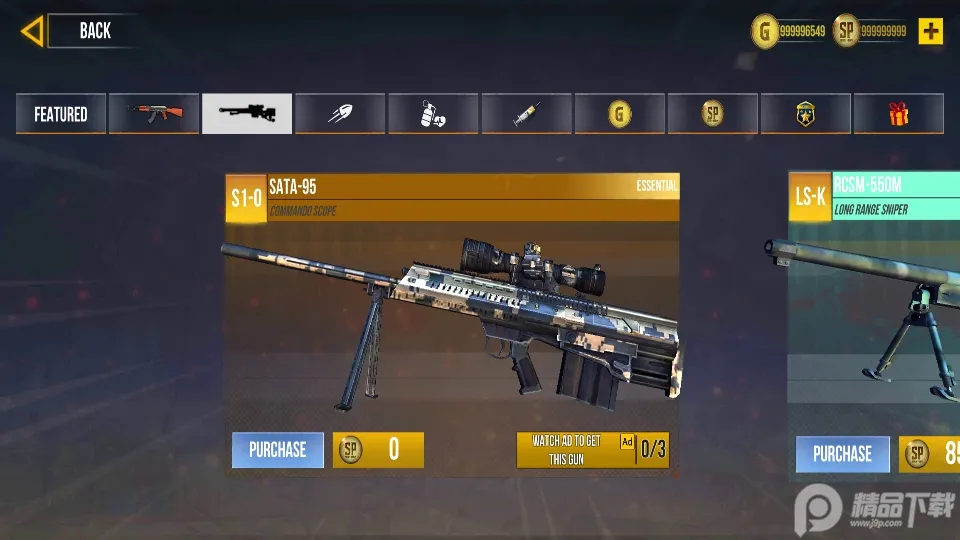Open the Featured shop tab
This screenshot has height=540, width=960.
(60, 114)
